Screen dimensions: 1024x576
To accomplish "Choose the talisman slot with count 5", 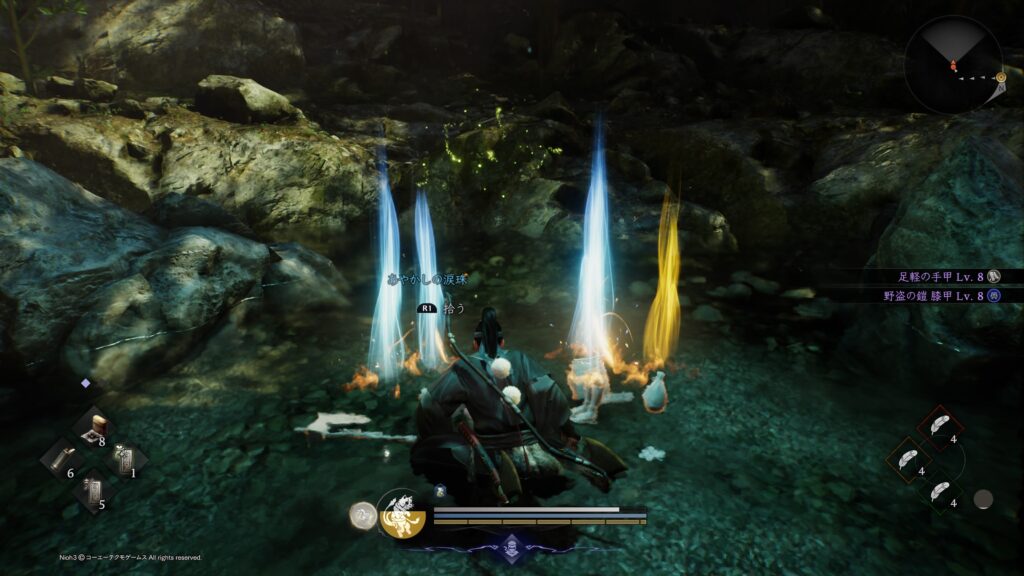I will pos(91,492).
